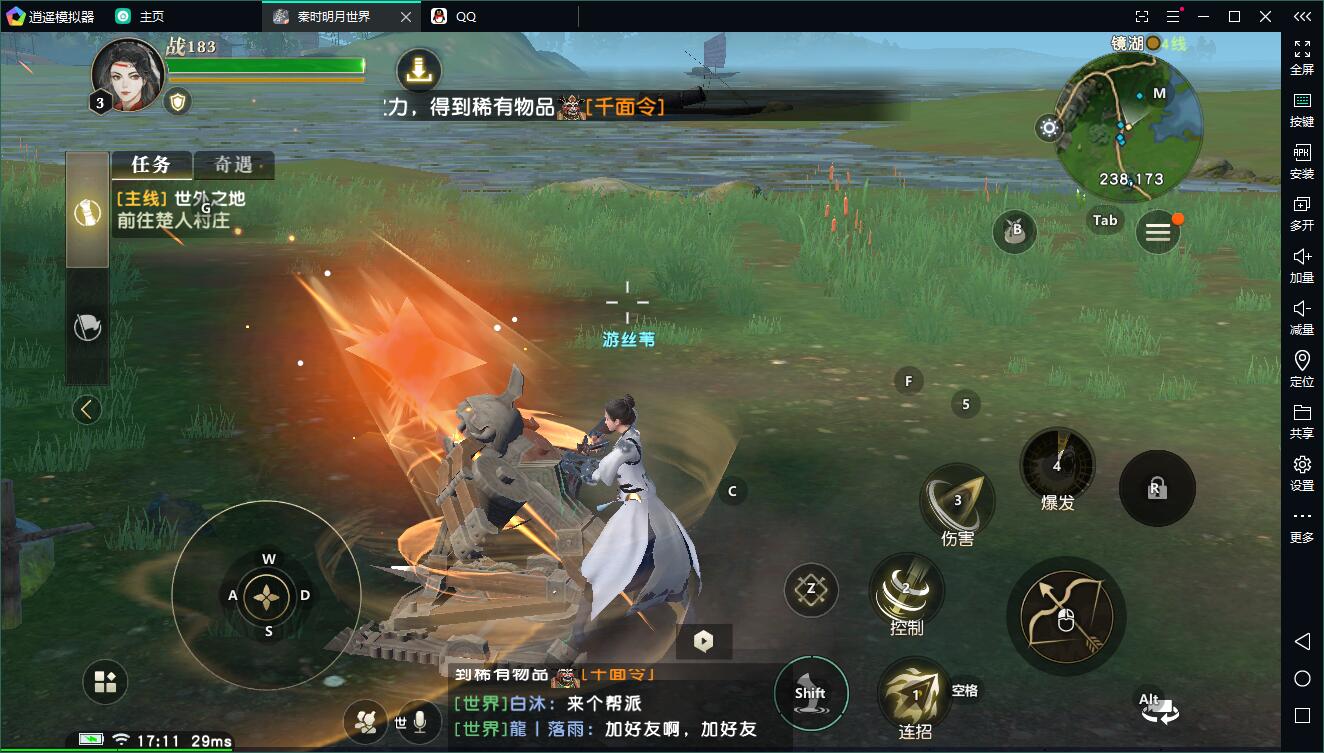Switch to the 任务 quest tab
This screenshot has height=753, width=1324.
(150, 165)
